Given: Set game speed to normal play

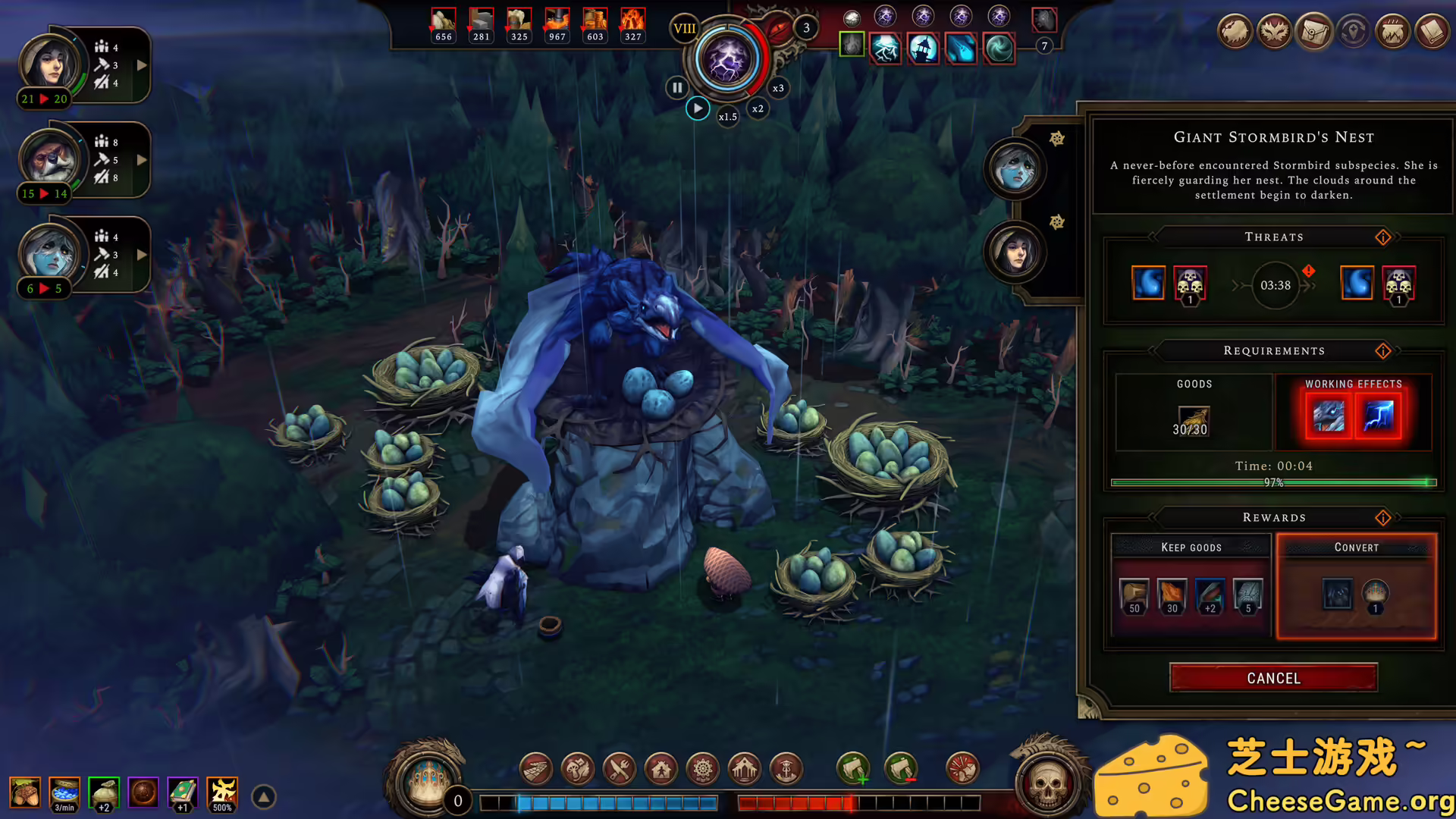Looking at the screenshot, I should tap(698, 108).
